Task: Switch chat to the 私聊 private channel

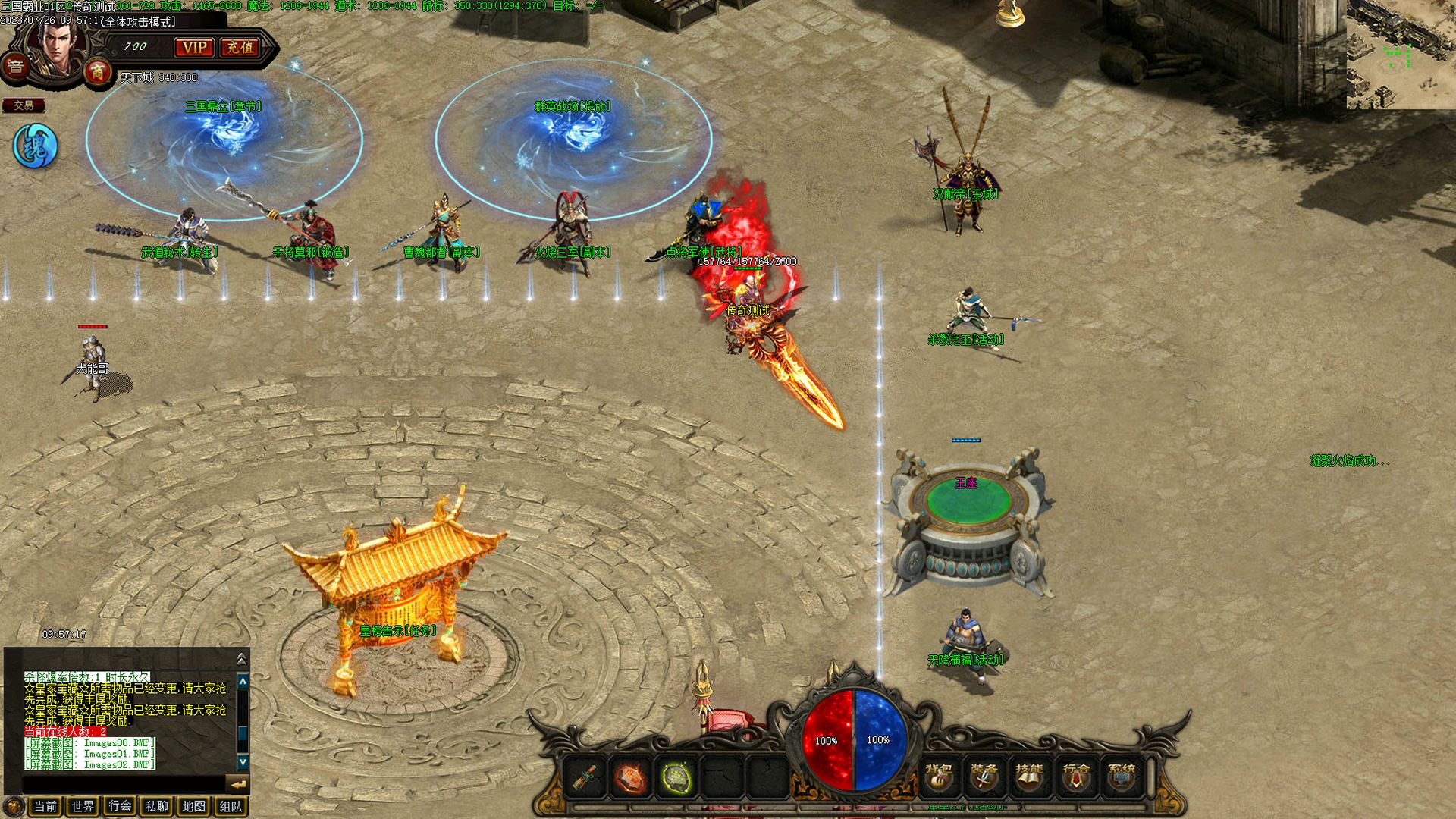Action: (x=157, y=806)
